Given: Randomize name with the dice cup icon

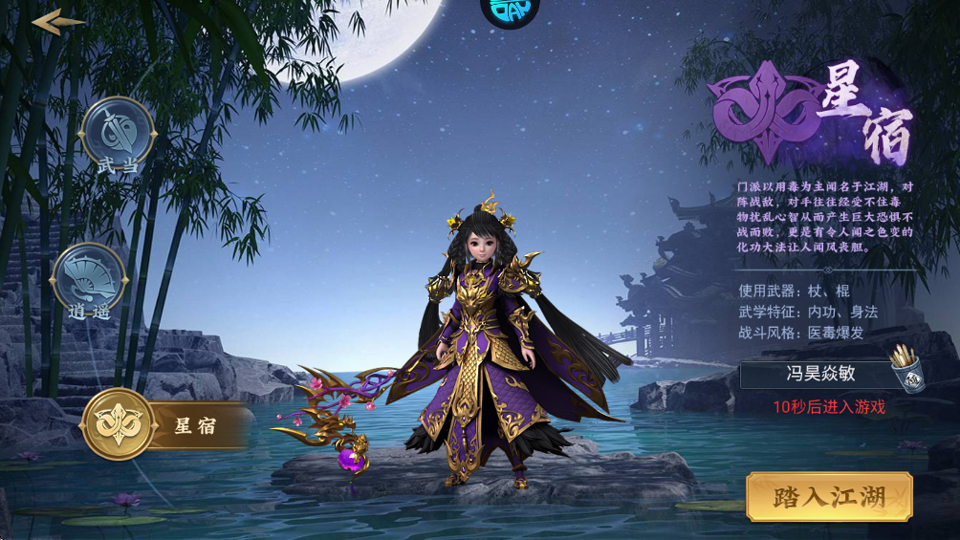Looking at the screenshot, I should 907,370.
